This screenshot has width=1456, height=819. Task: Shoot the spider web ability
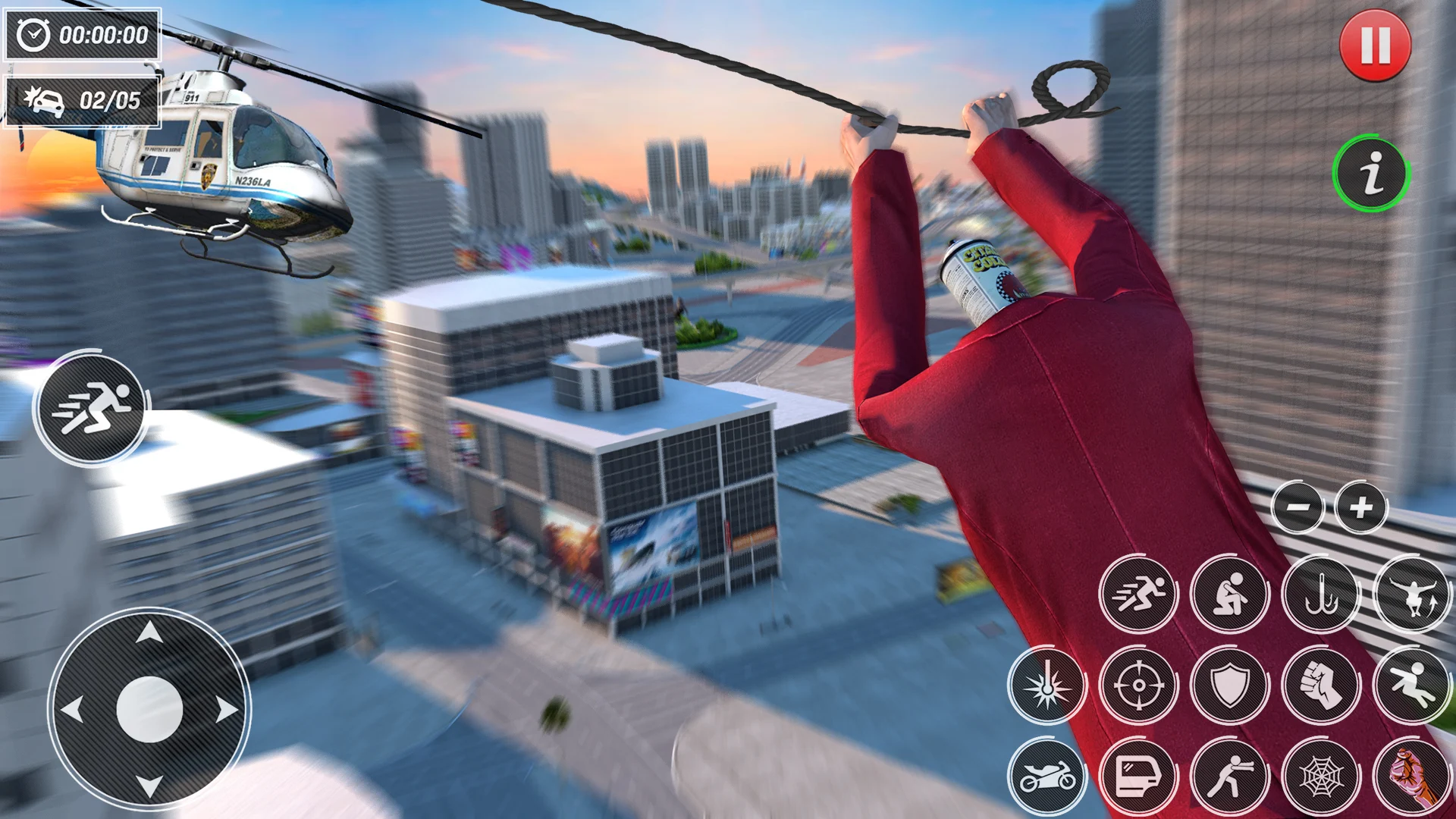click(x=1320, y=776)
